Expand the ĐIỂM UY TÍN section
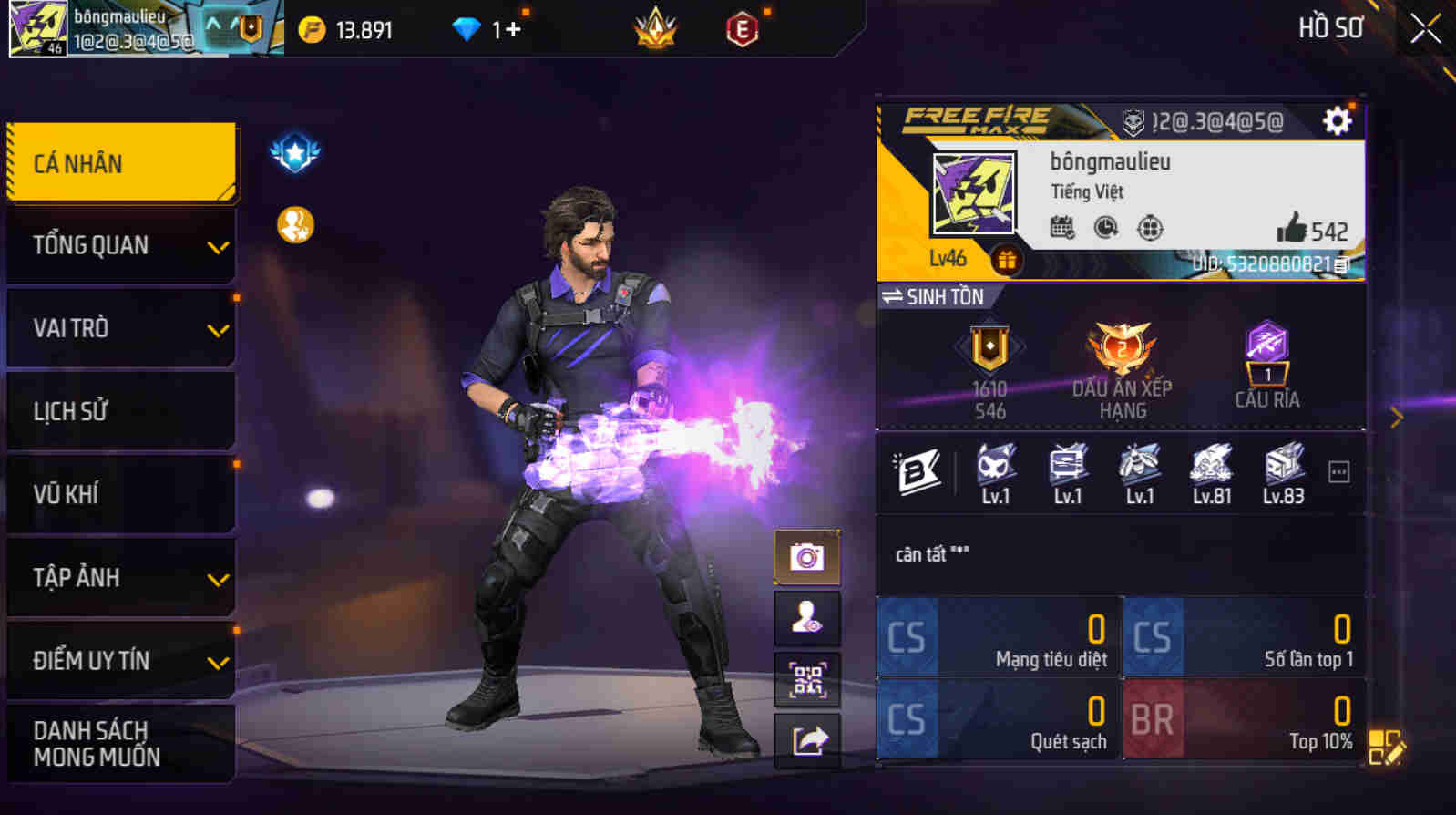Screen dimensions: 1456x815 pos(121,661)
